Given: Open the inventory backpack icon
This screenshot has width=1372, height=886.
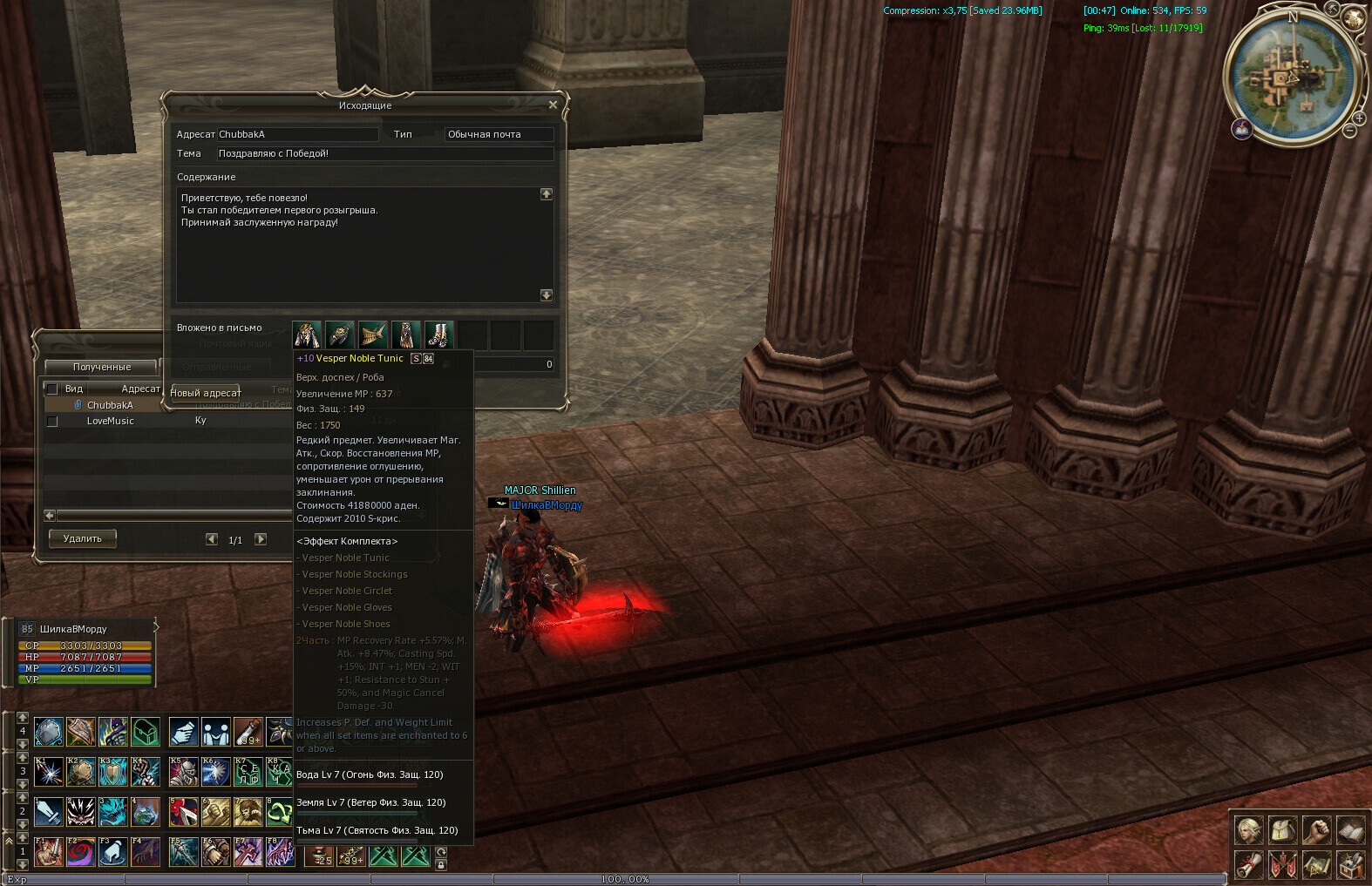Looking at the screenshot, I should point(1282,830).
